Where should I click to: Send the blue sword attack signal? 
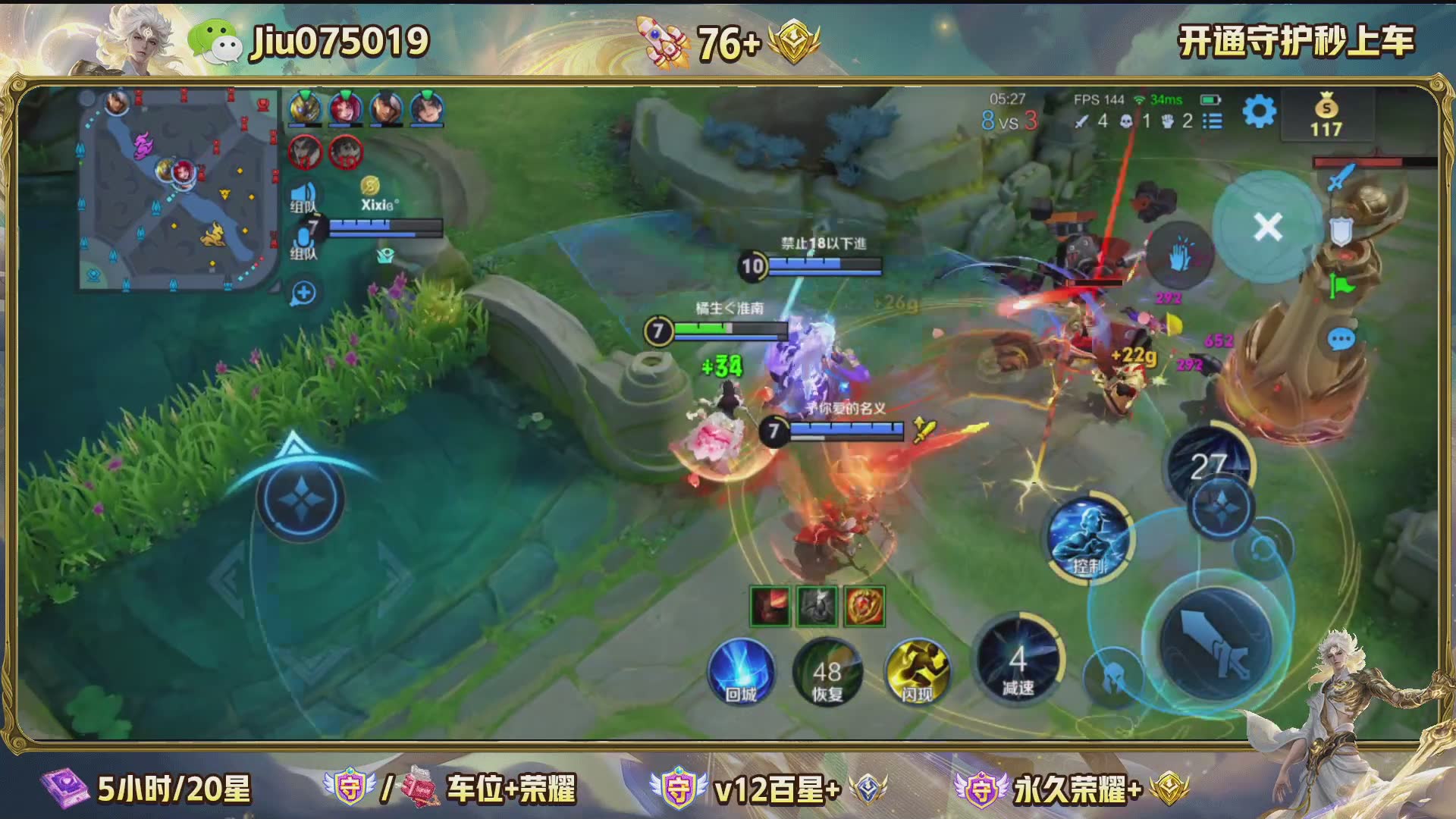coord(1340,178)
